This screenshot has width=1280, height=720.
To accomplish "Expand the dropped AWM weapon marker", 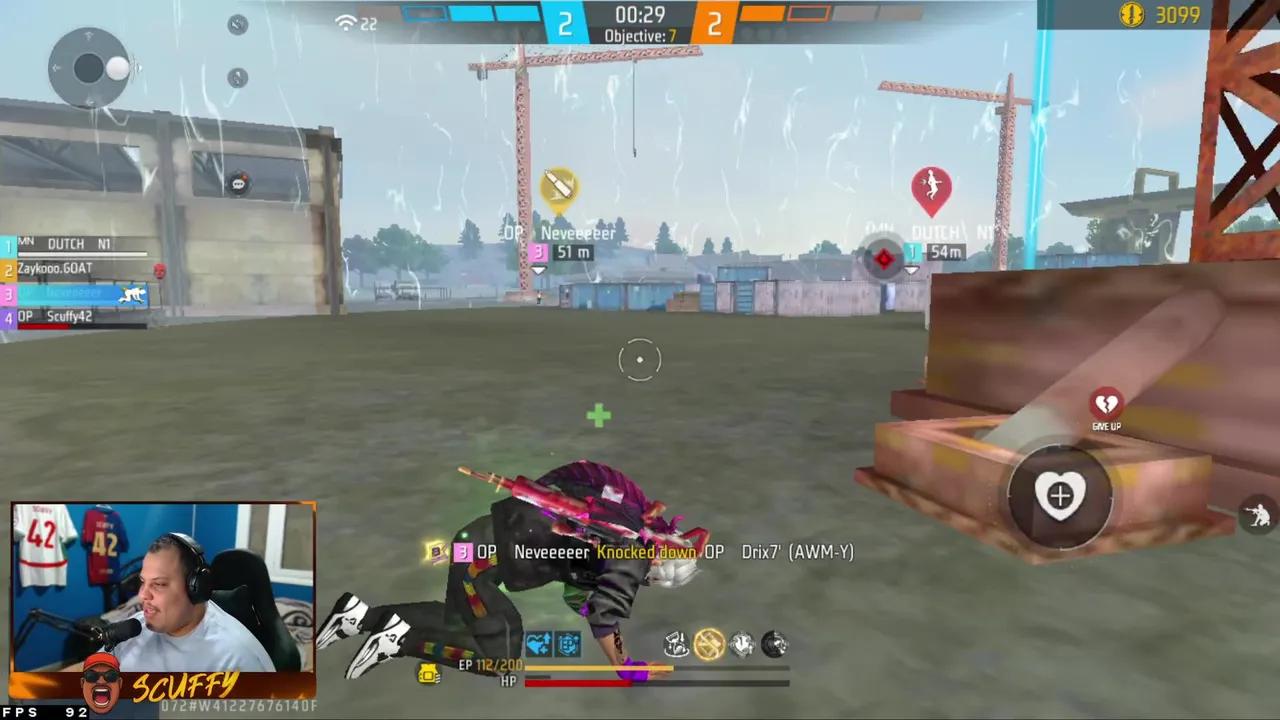I will pyautogui.click(x=558, y=188).
